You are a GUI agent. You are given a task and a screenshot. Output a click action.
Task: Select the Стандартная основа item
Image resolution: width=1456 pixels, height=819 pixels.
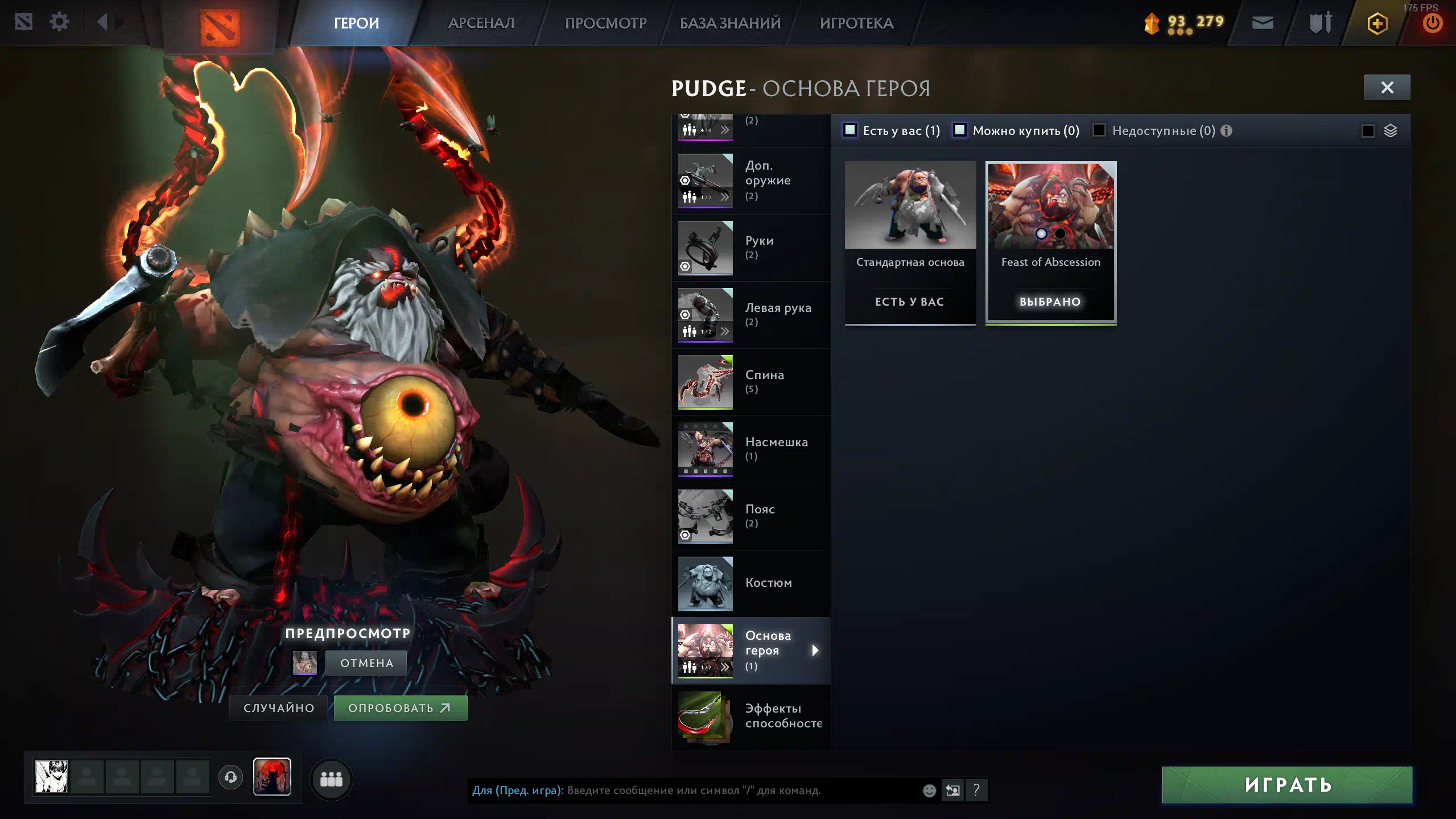(x=910, y=242)
